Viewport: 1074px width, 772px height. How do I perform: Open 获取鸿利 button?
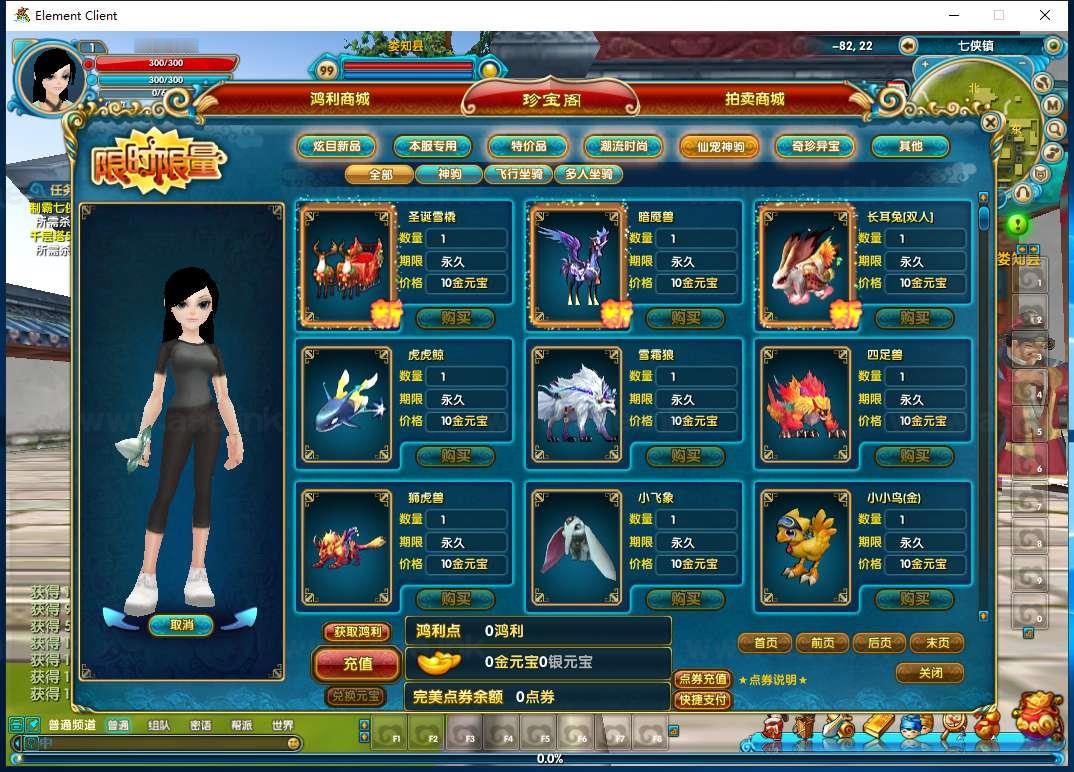pos(357,632)
